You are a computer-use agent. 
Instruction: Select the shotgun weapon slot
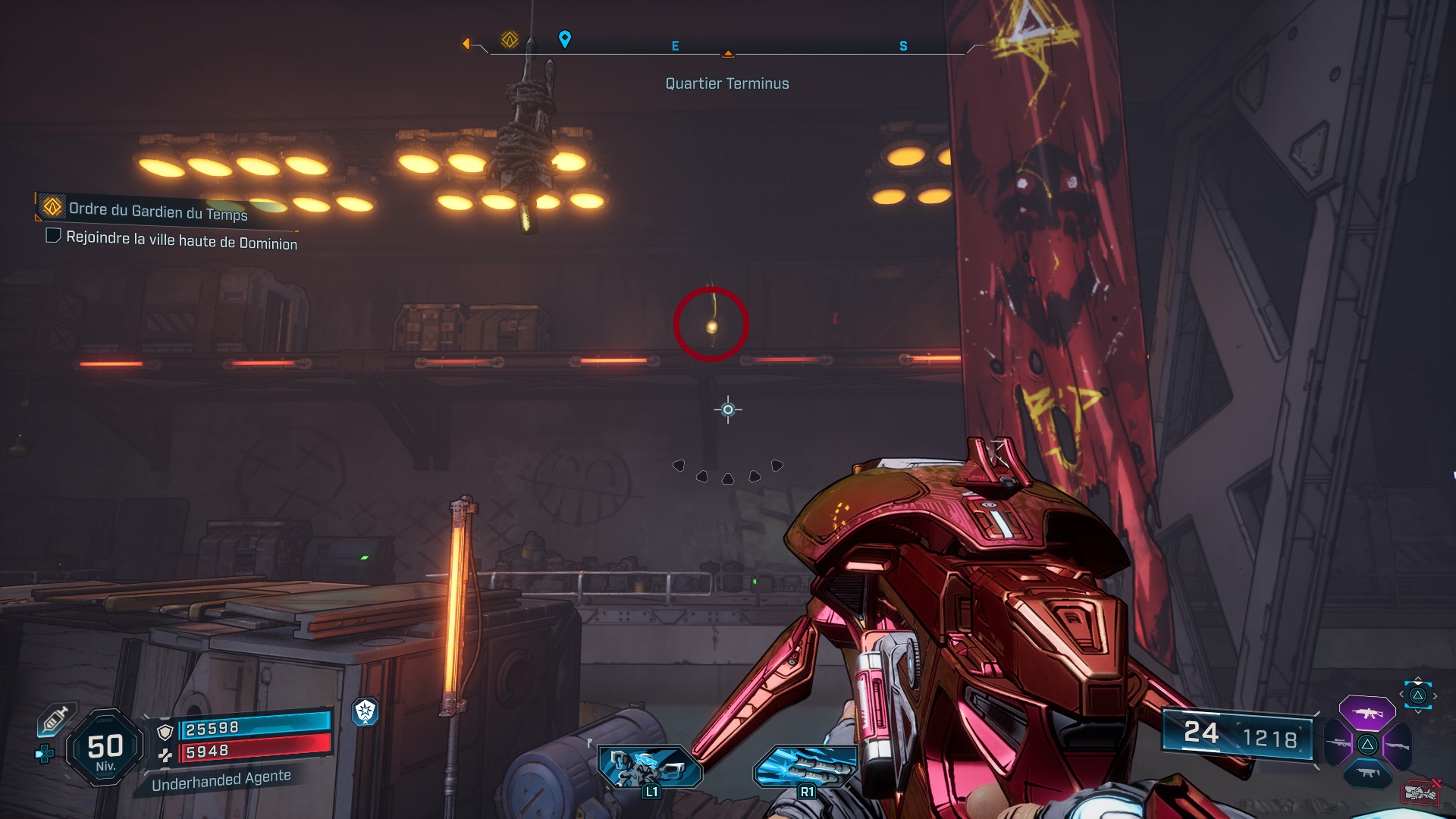(1398, 745)
